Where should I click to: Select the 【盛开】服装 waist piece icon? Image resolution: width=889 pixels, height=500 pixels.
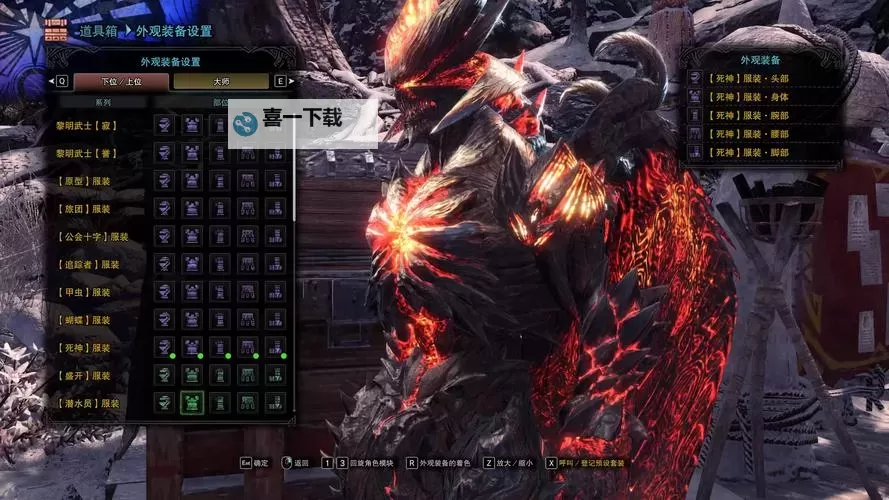(x=247, y=375)
